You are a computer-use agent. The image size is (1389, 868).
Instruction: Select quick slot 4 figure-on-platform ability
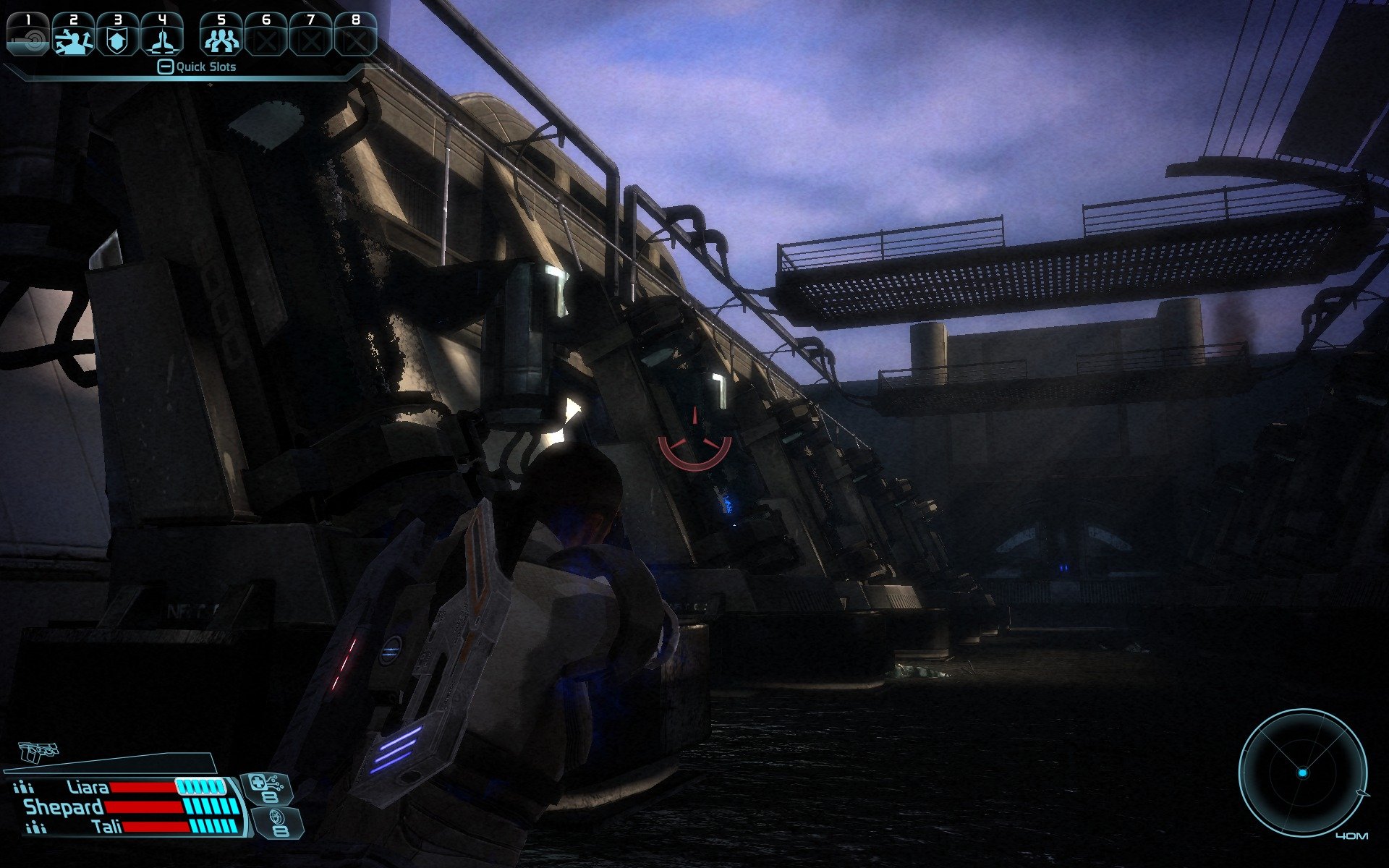pyautogui.click(x=161, y=36)
